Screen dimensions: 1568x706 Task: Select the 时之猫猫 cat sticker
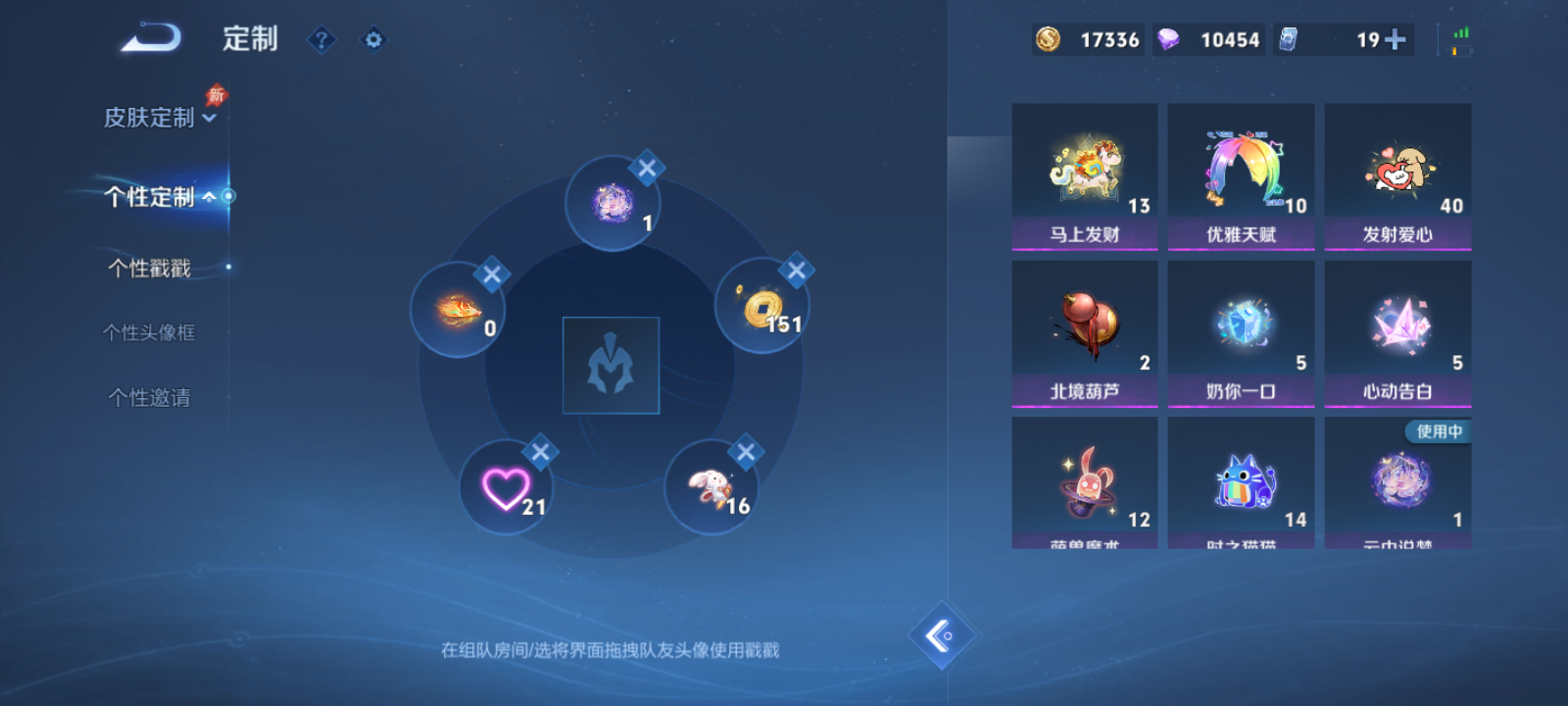pyautogui.click(x=1241, y=480)
